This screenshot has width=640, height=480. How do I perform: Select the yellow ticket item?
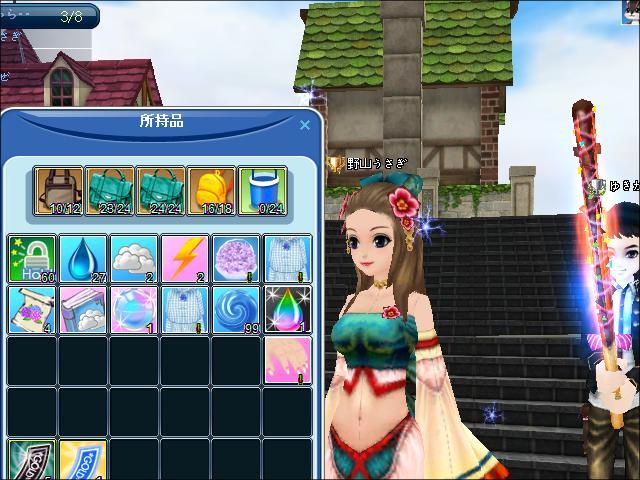pyautogui.click(x=83, y=462)
